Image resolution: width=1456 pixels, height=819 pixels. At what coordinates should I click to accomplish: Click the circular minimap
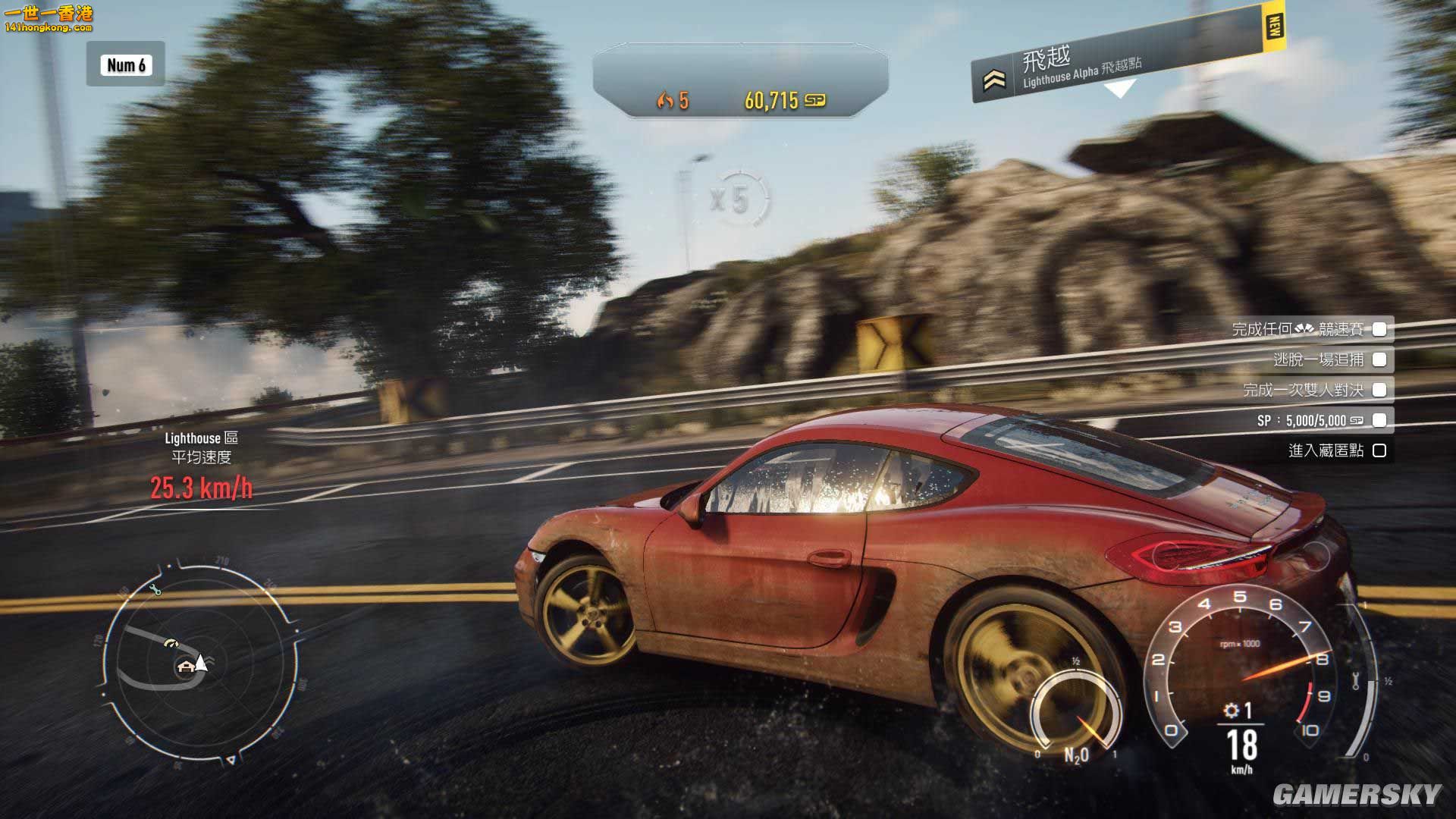199,661
